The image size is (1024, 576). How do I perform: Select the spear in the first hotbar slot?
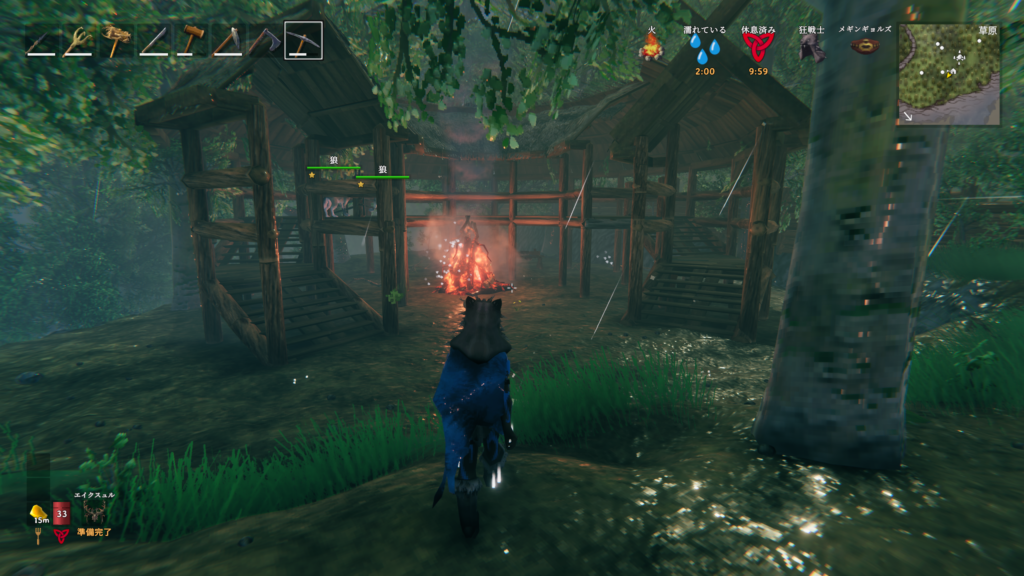[x=42, y=41]
